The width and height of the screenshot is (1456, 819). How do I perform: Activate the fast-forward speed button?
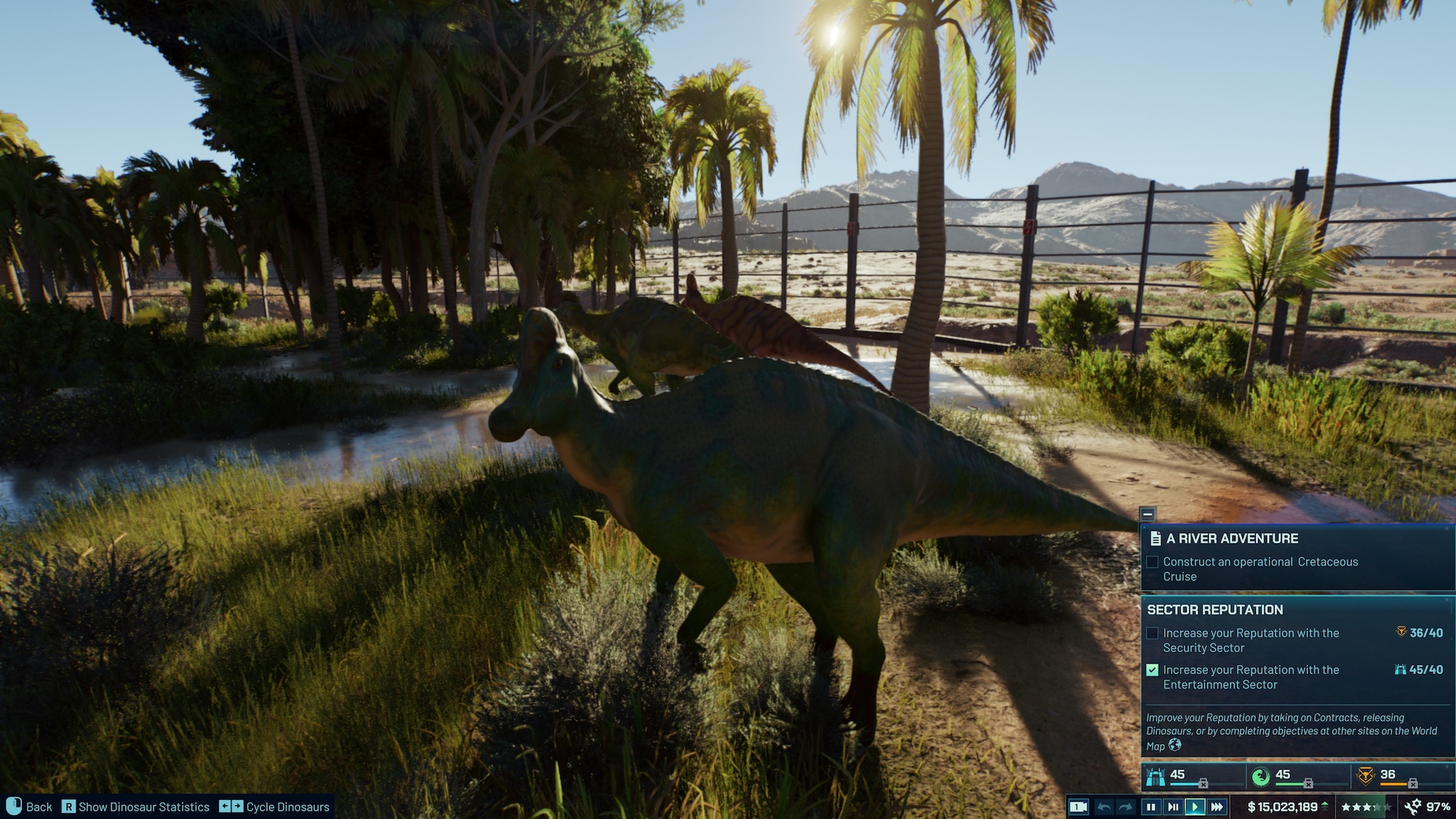click(x=1216, y=807)
